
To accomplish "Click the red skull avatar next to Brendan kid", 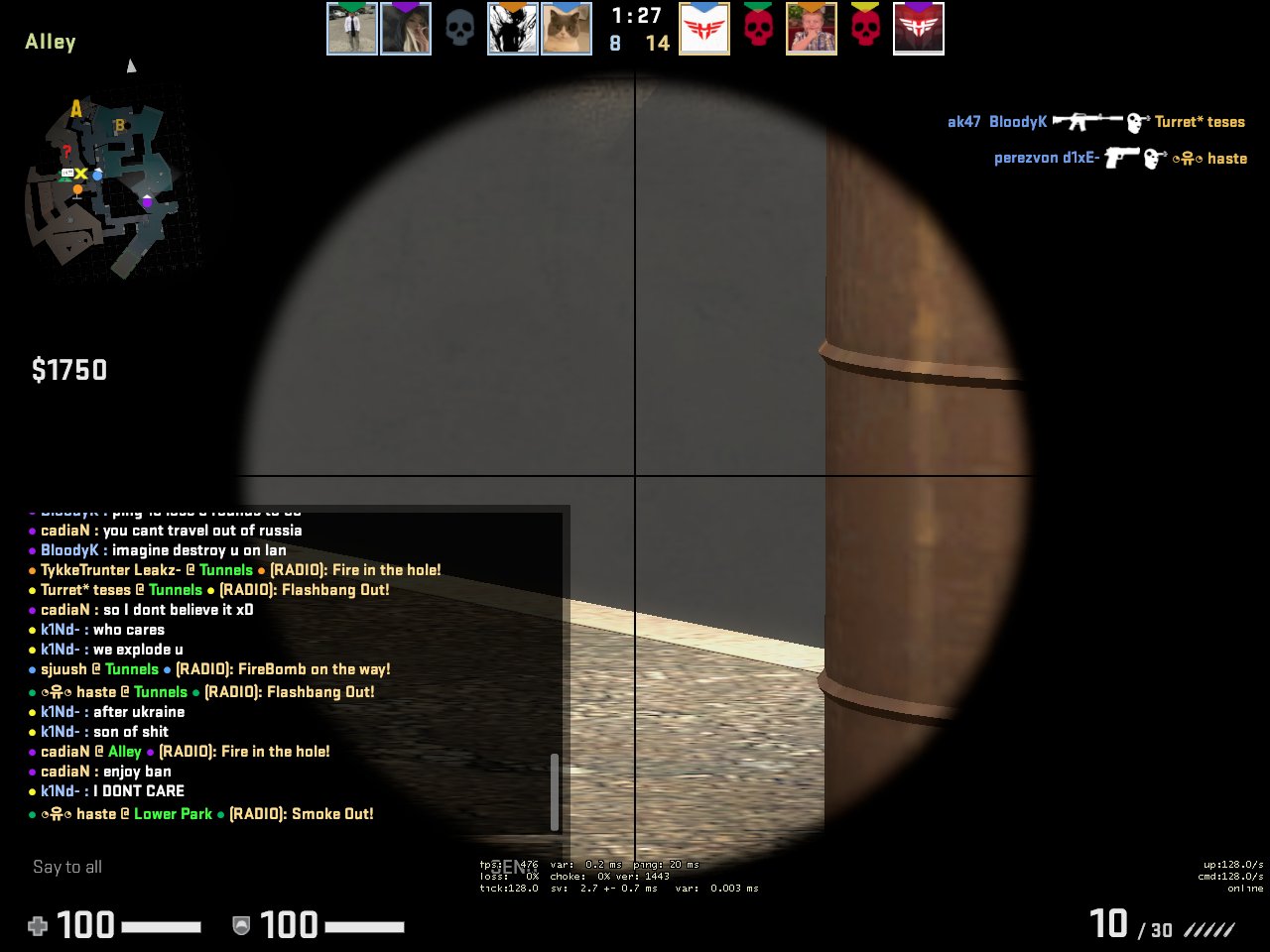I will [758, 28].
